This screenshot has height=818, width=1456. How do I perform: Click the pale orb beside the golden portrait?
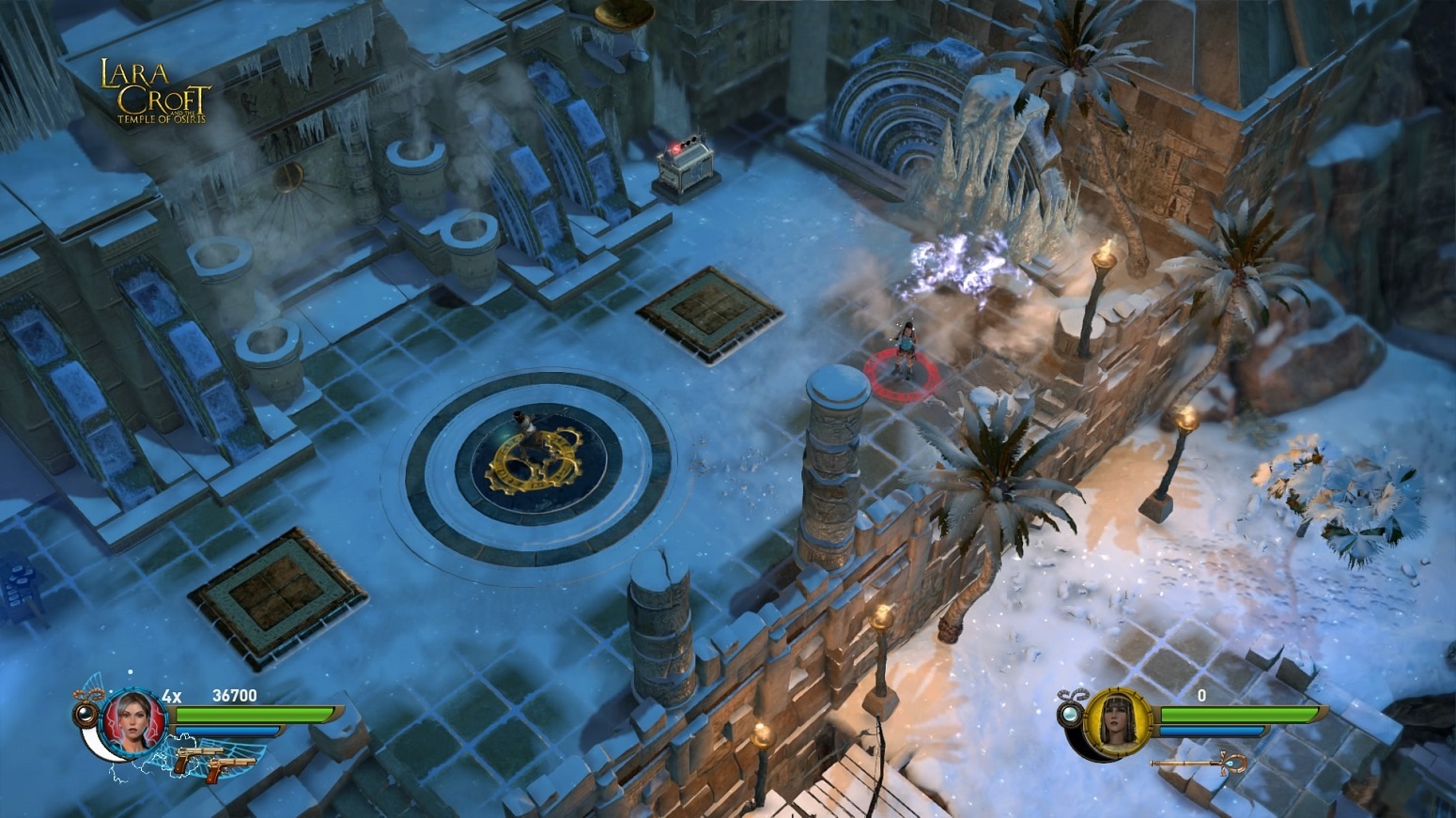pyautogui.click(x=1071, y=716)
